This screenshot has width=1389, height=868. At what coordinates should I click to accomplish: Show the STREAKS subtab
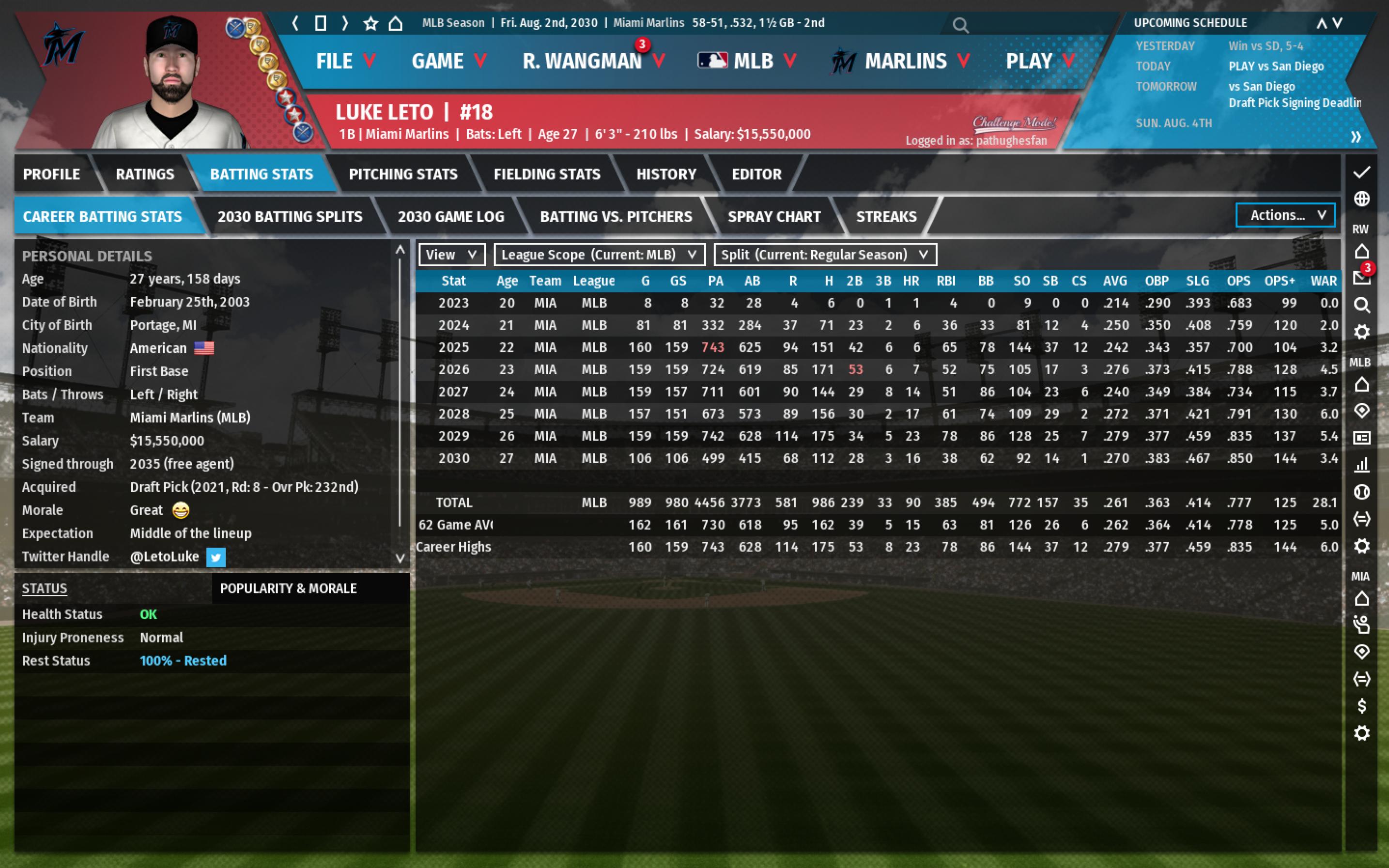pyautogui.click(x=886, y=216)
